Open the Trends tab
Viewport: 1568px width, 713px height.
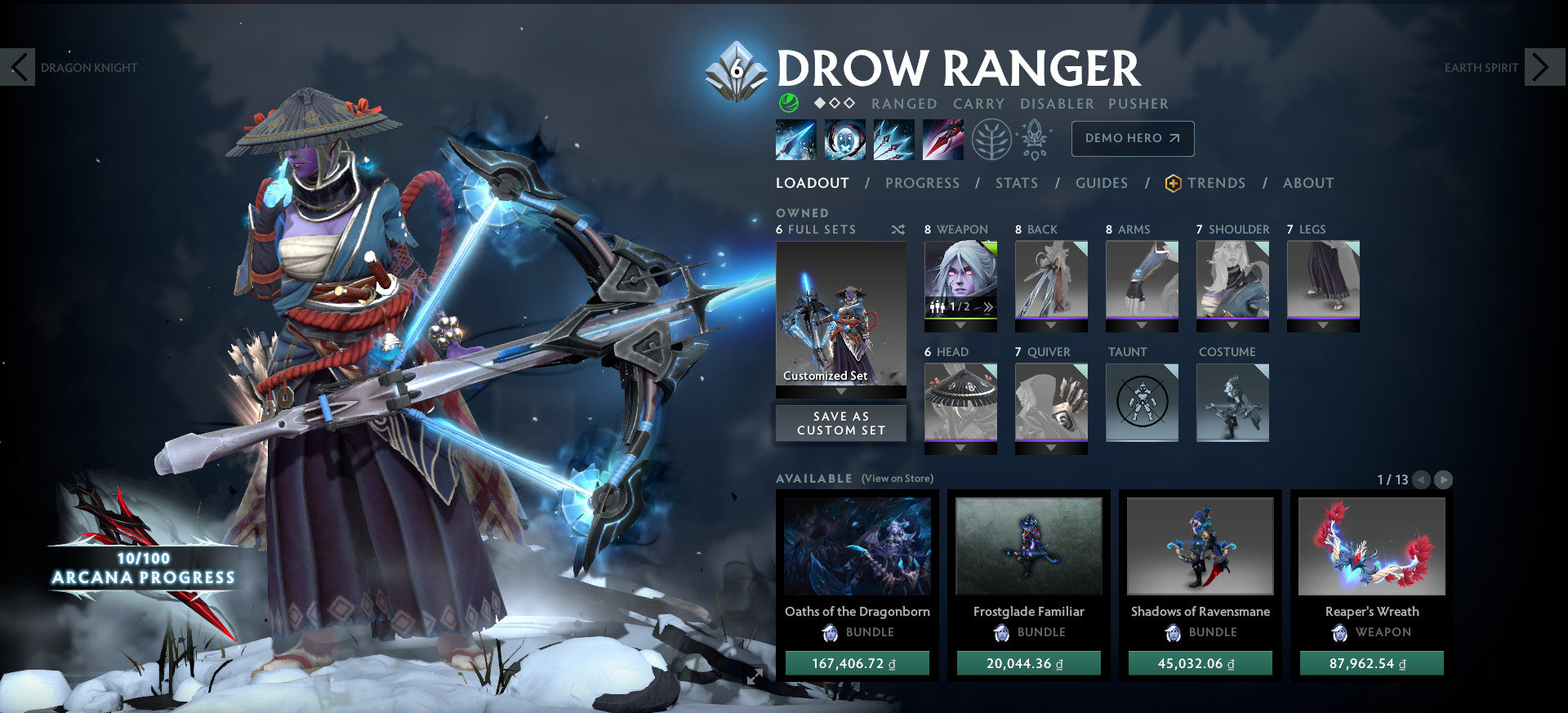click(x=1217, y=183)
